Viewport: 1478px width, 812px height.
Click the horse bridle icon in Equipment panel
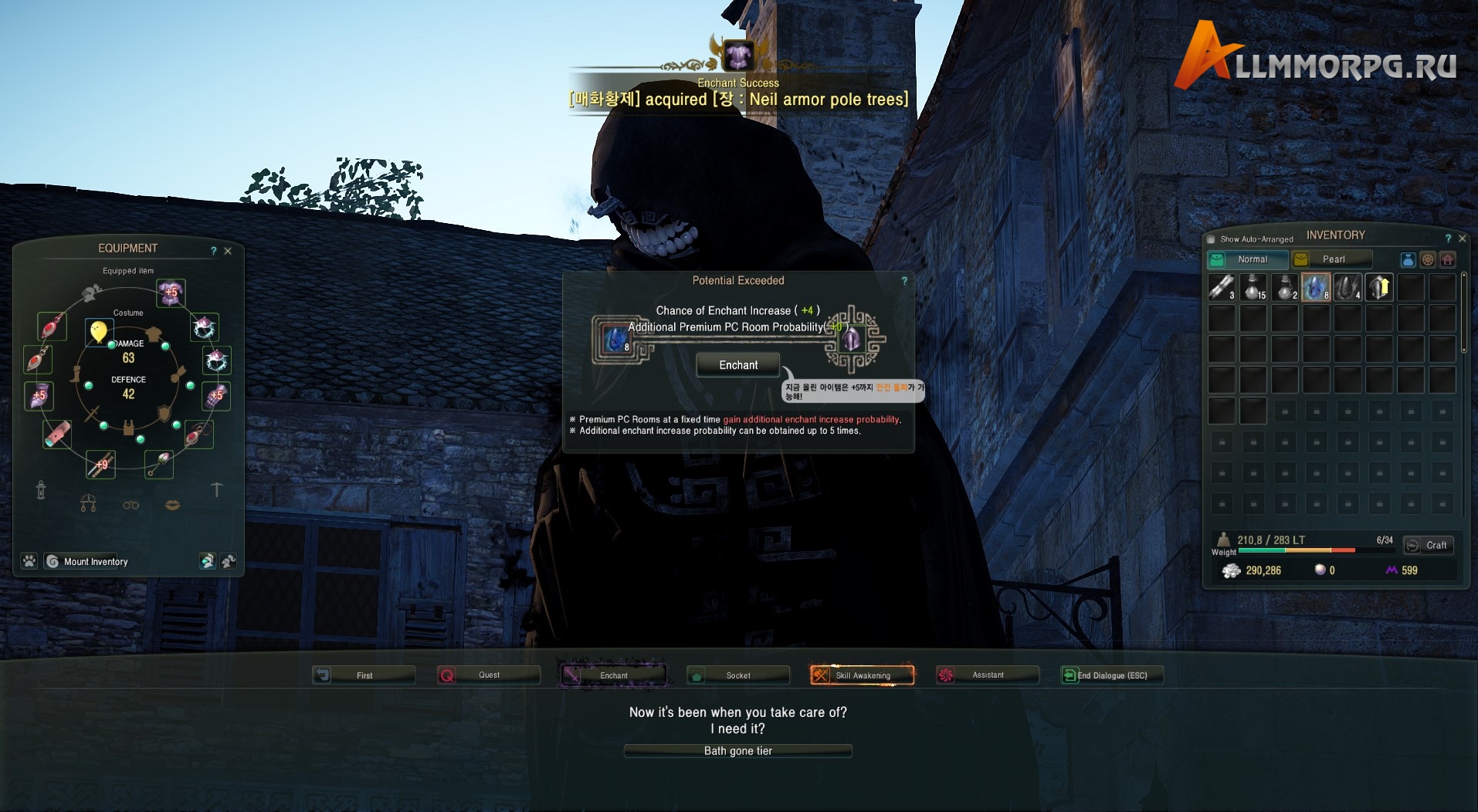click(88, 504)
